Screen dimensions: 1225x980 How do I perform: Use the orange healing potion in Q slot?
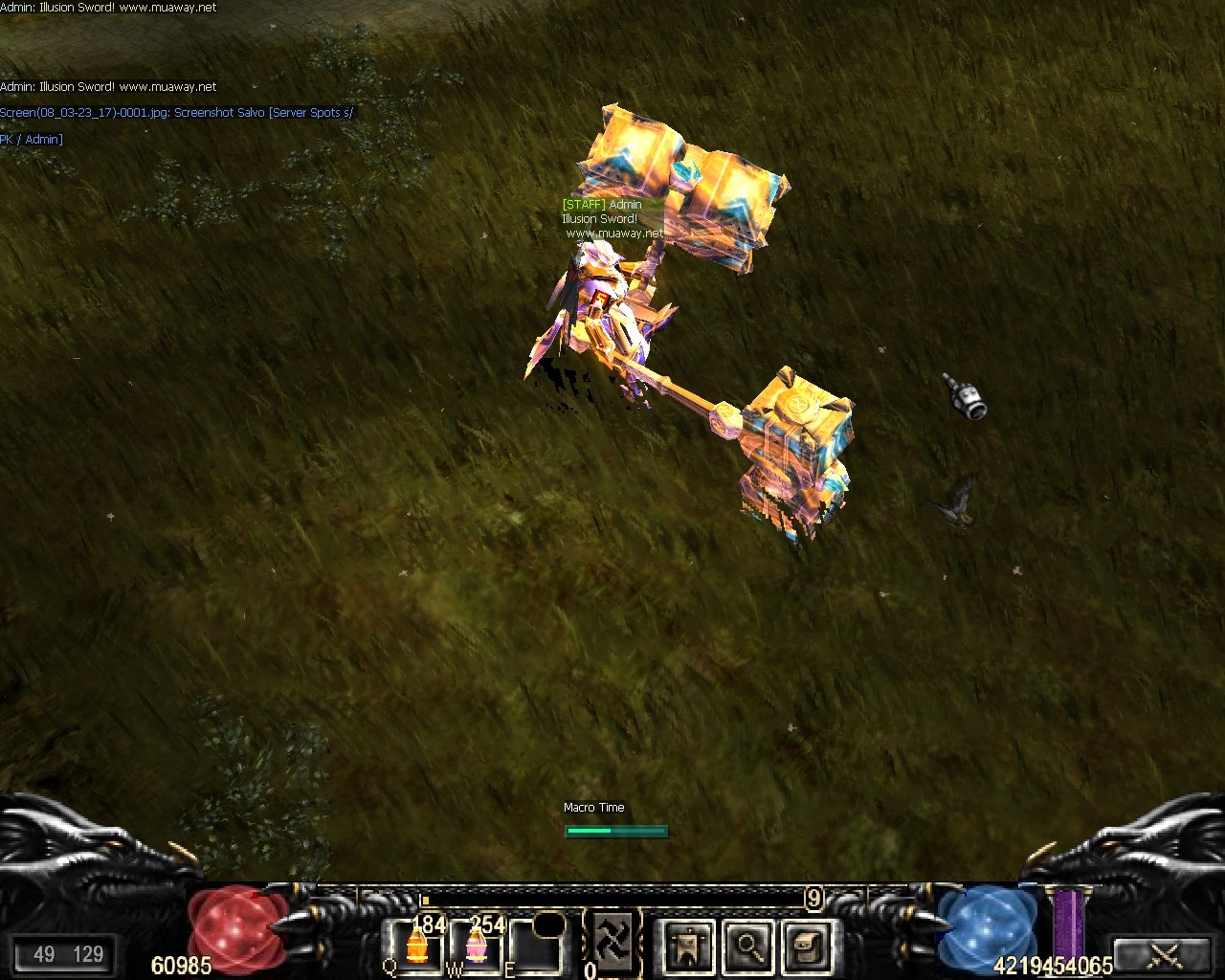415,944
